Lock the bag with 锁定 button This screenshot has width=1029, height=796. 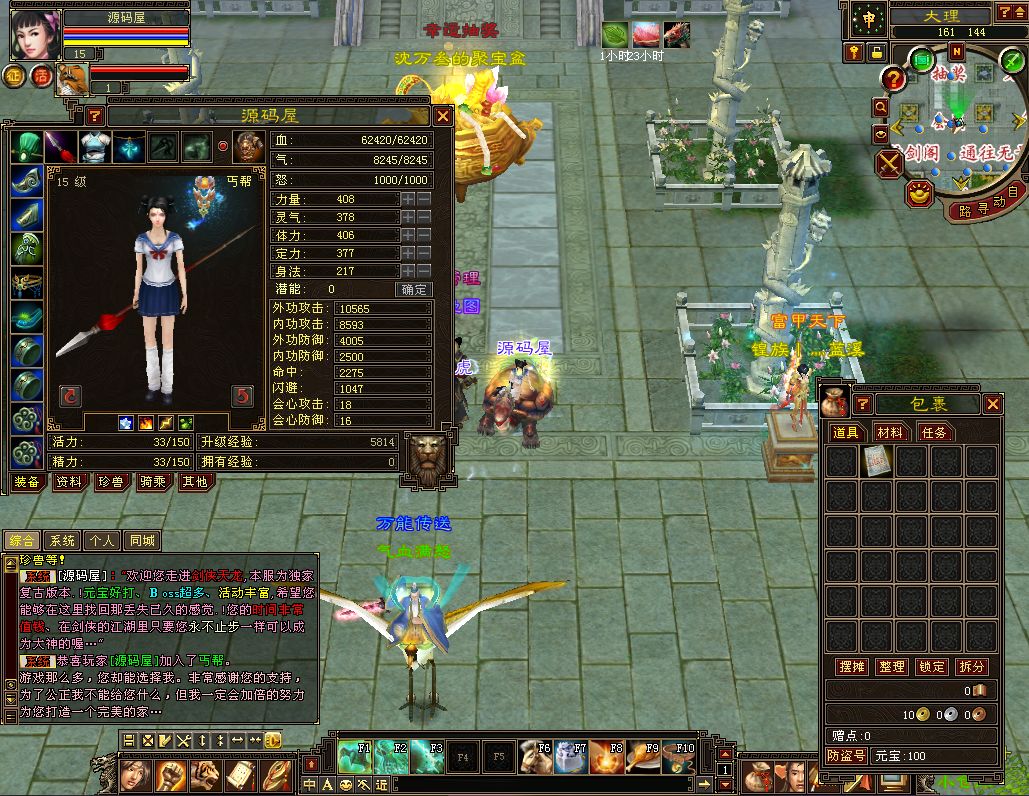pyautogui.click(x=931, y=667)
